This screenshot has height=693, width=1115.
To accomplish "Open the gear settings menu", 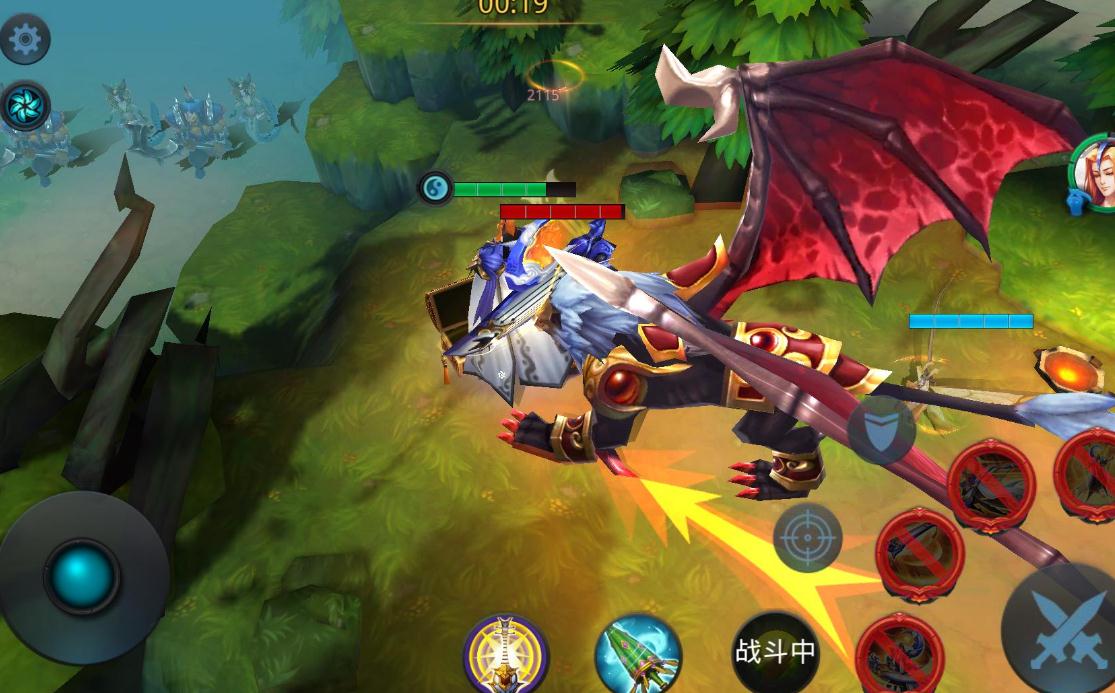I will pos(23,39).
